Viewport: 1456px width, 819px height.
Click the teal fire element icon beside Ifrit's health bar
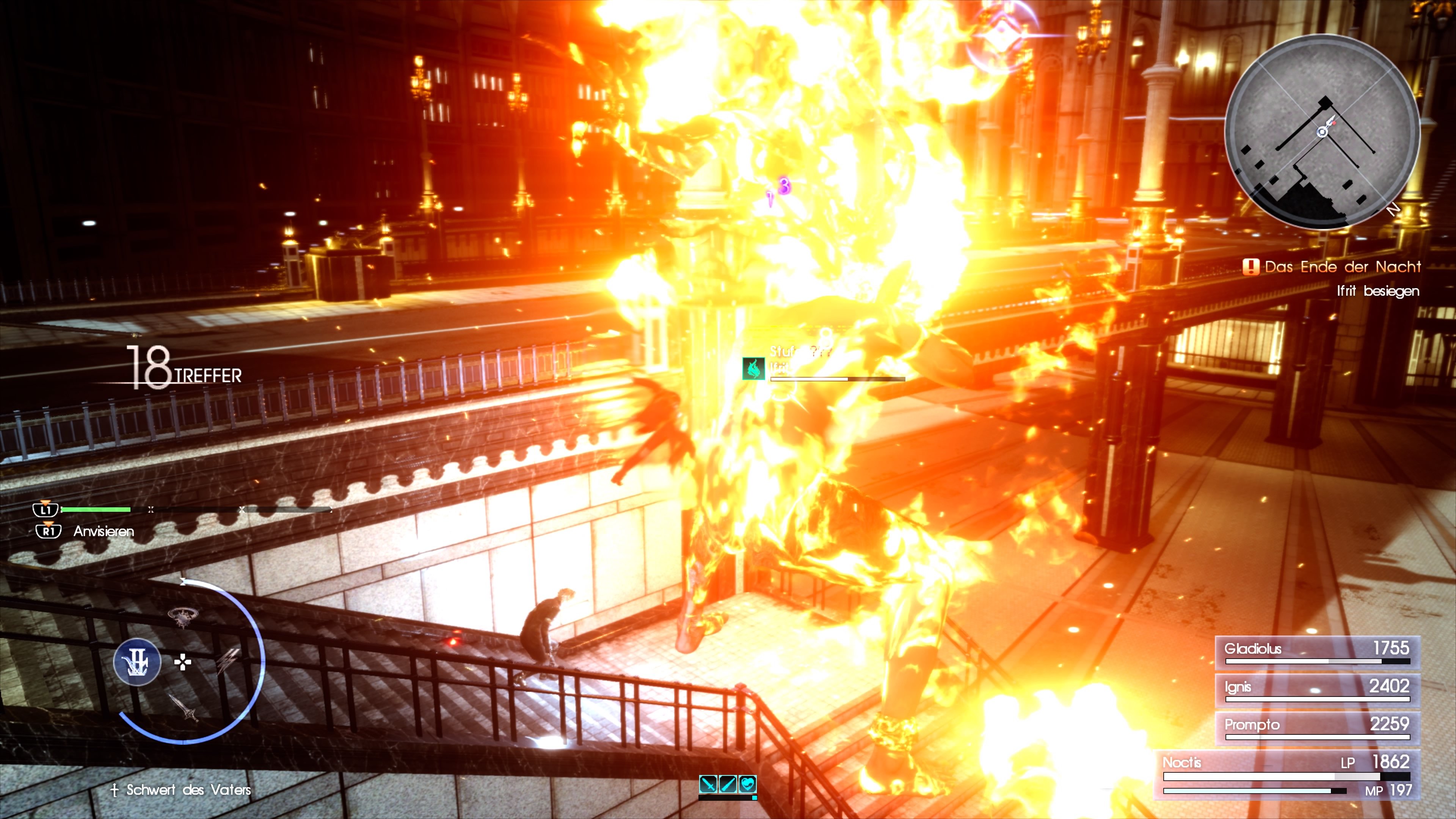pyautogui.click(x=753, y=369)
